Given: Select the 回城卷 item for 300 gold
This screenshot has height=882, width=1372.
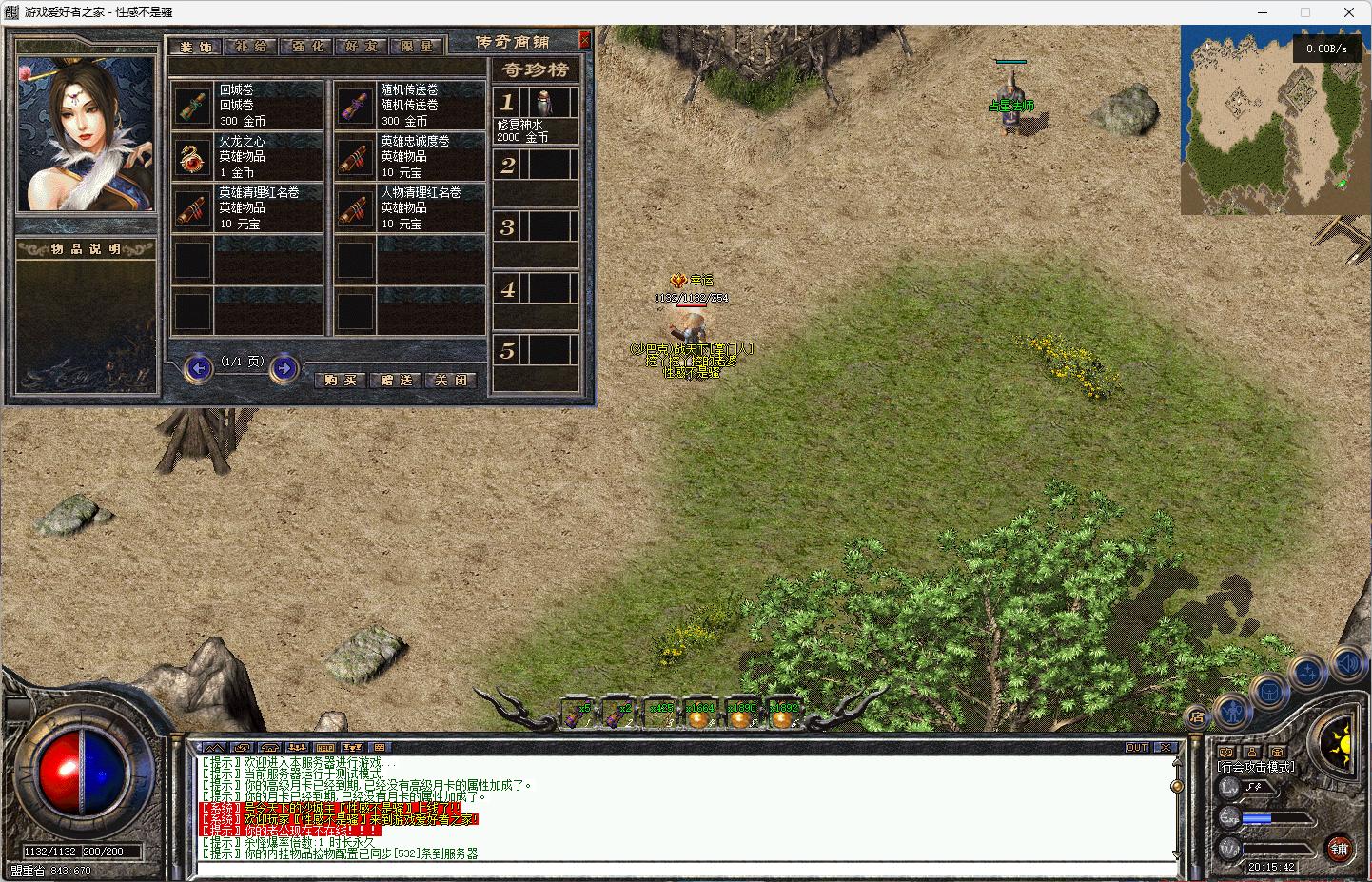Looking at the screenshot, I should (x=247, y=105).
